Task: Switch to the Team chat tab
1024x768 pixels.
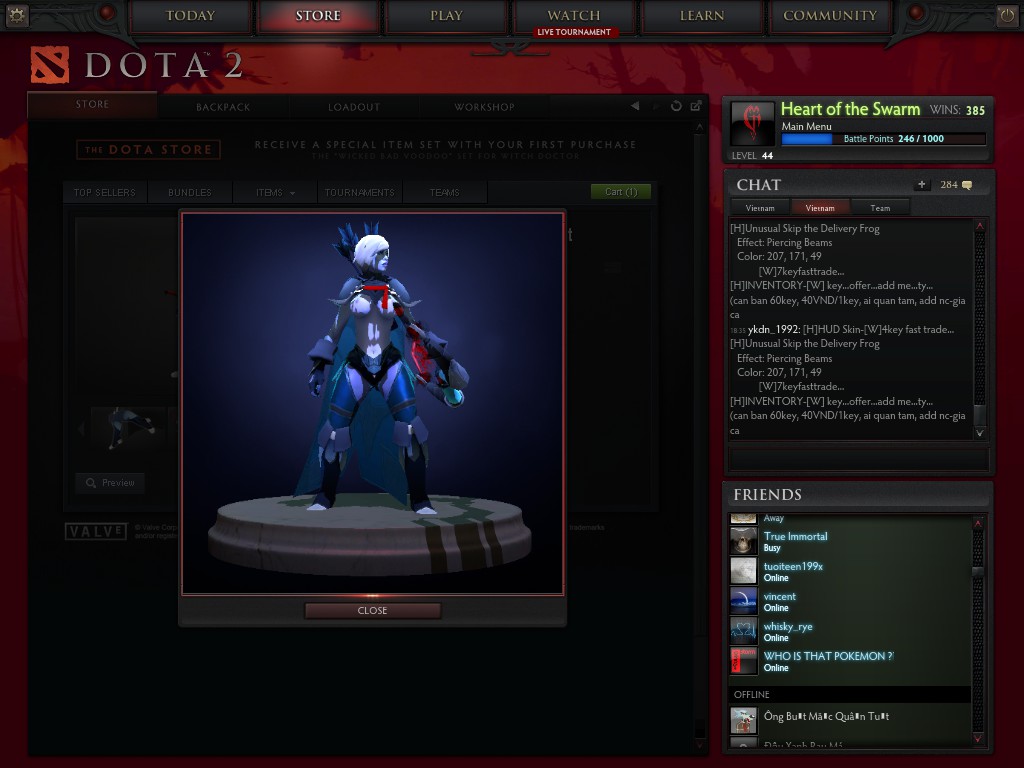Action: 880,208
